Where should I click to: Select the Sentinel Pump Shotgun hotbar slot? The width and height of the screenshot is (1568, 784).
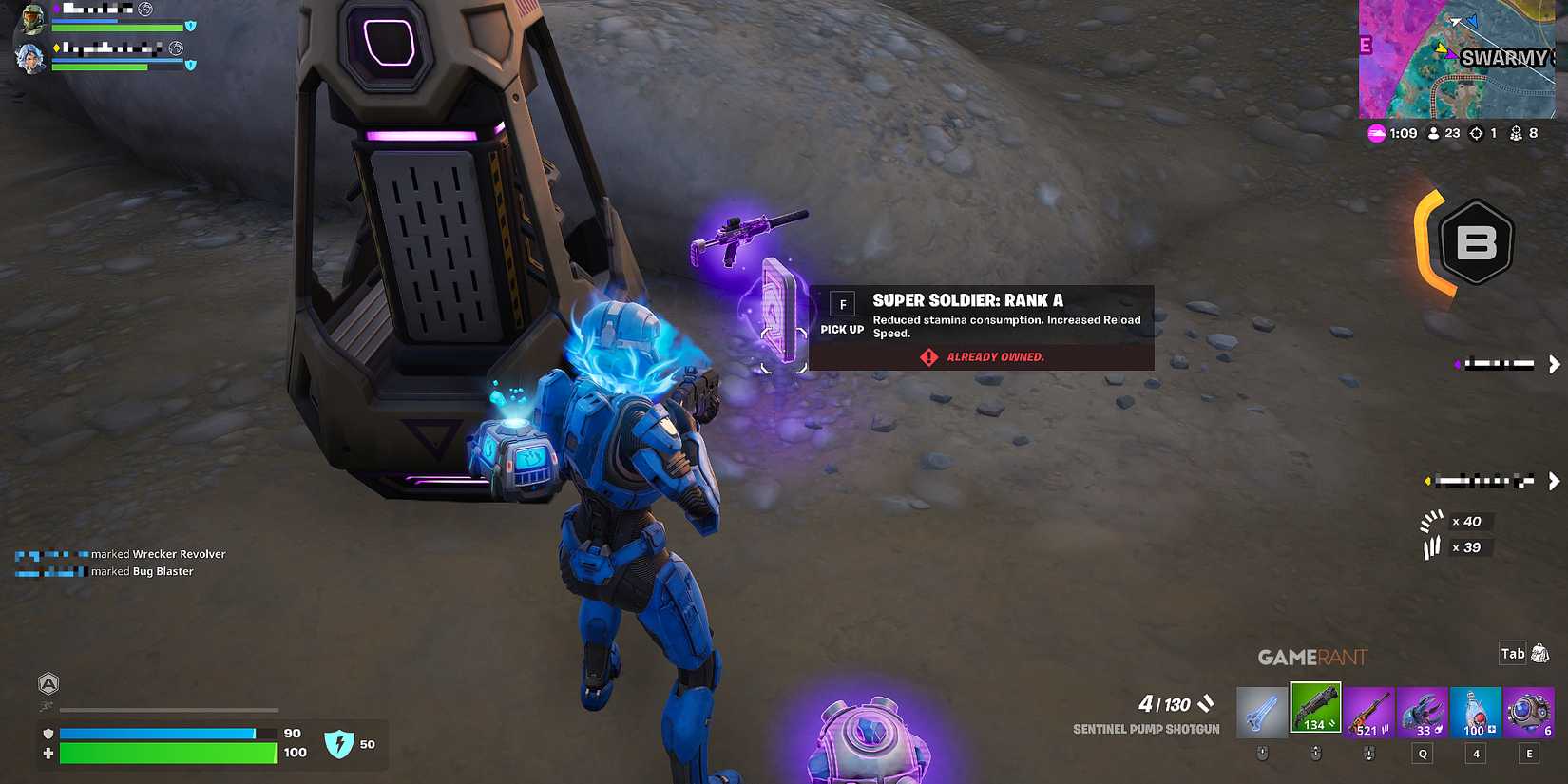tap(1316, 708)
